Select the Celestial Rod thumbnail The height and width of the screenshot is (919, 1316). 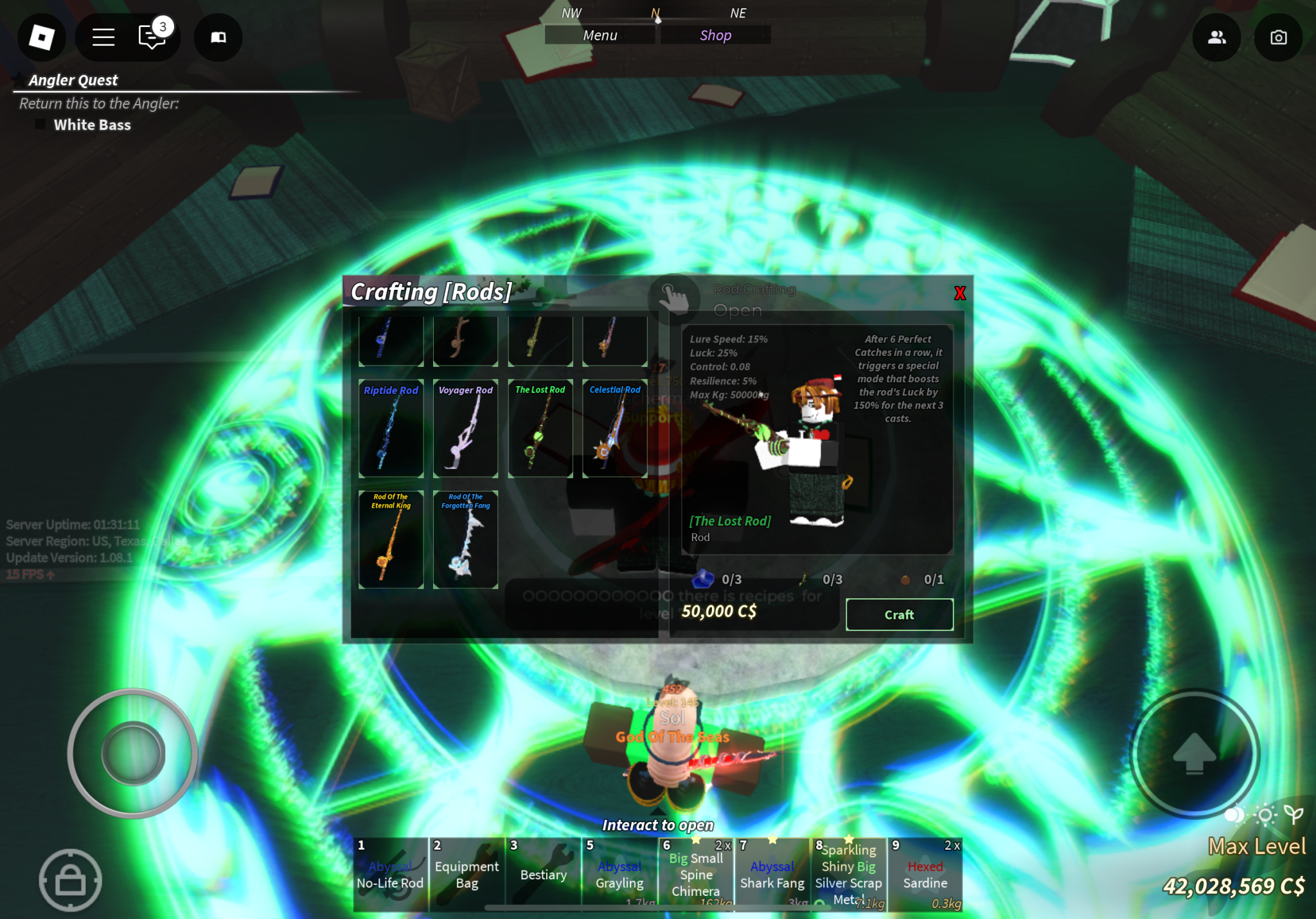pyautogui.click(x=614, y=429)
